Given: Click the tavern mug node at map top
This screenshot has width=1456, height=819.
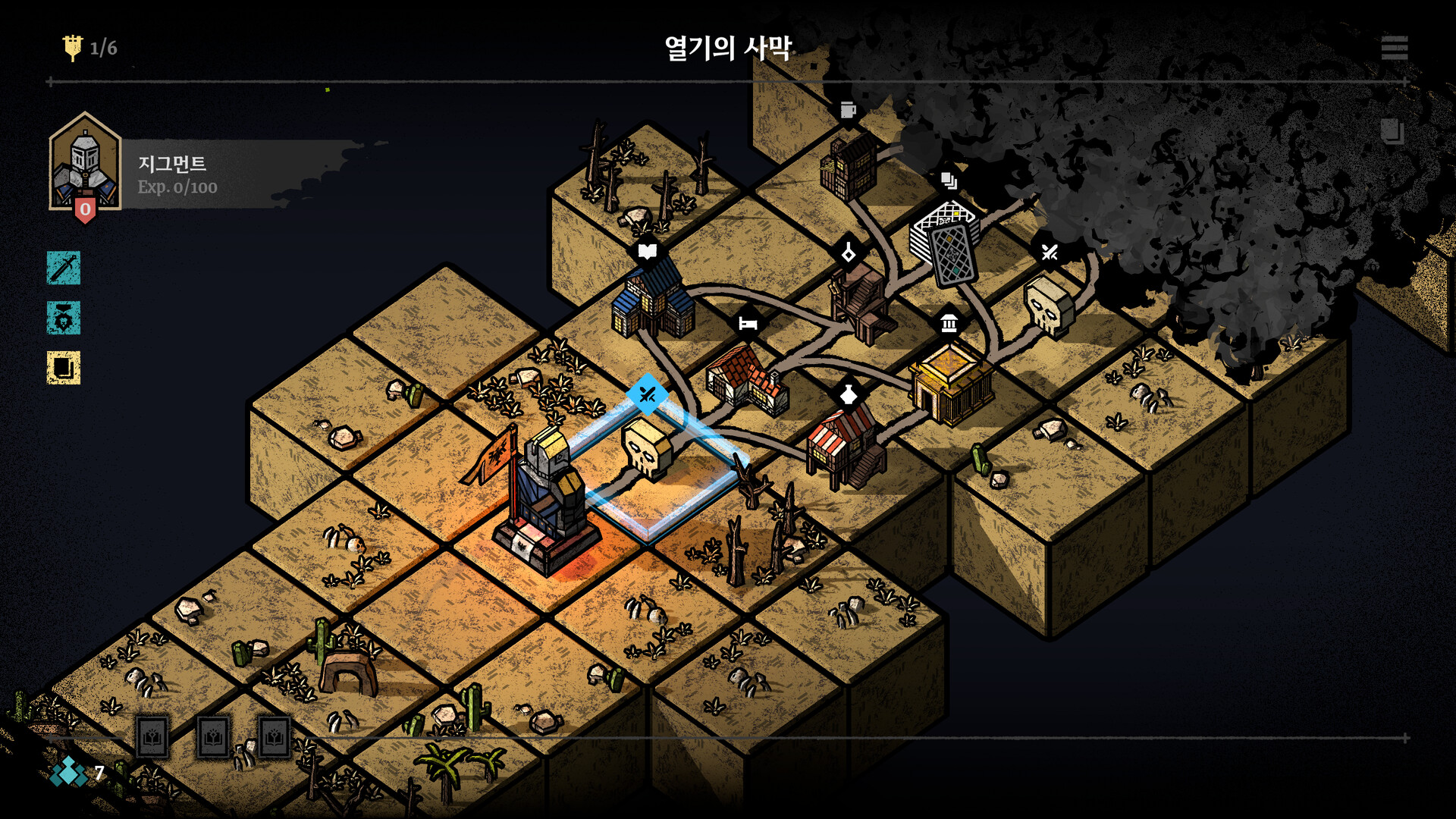Looking at the screenshot, I should pyautogui.click(x=849, y=110).
